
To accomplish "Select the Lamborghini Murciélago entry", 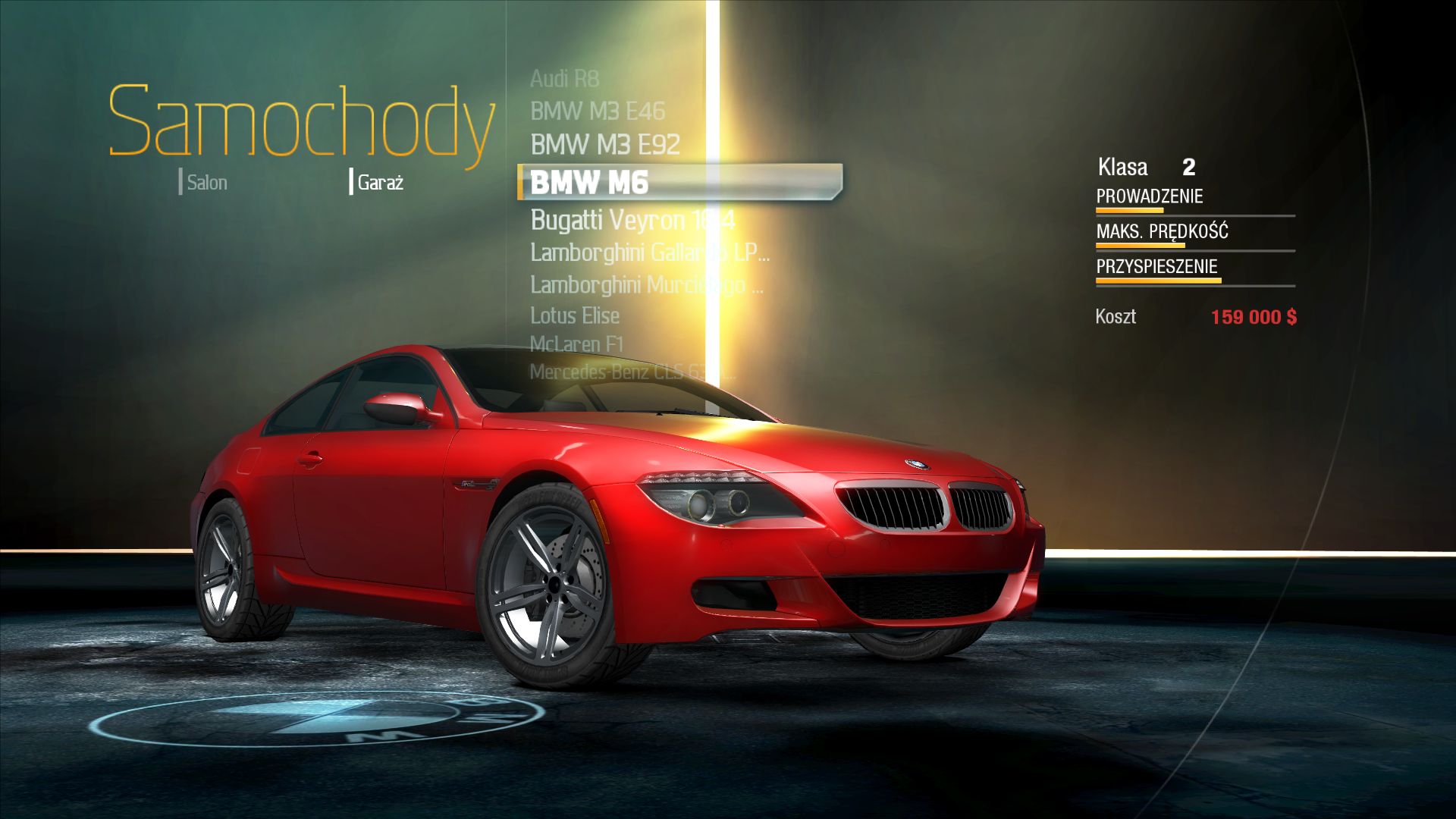I will point(645,285).
